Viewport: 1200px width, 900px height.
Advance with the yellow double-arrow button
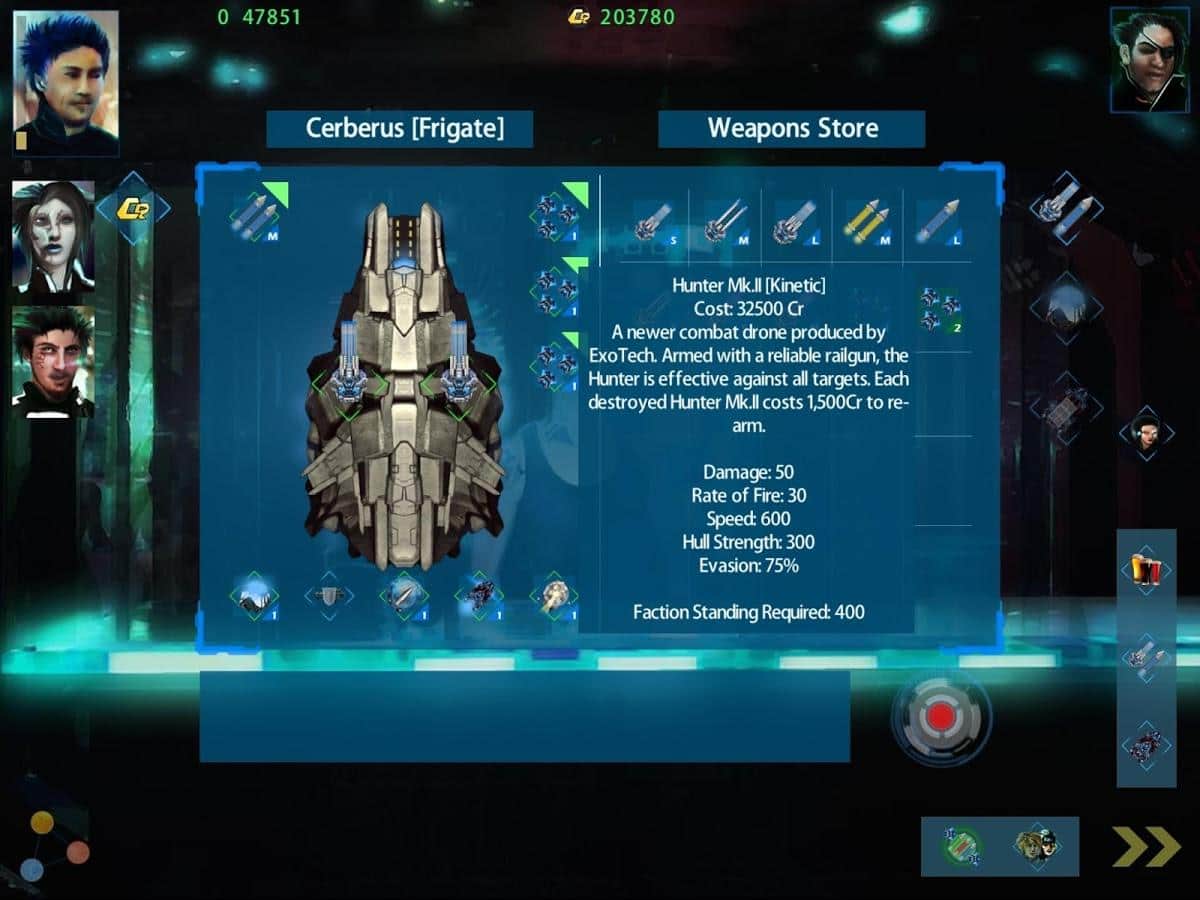[x=1146, y=846]
